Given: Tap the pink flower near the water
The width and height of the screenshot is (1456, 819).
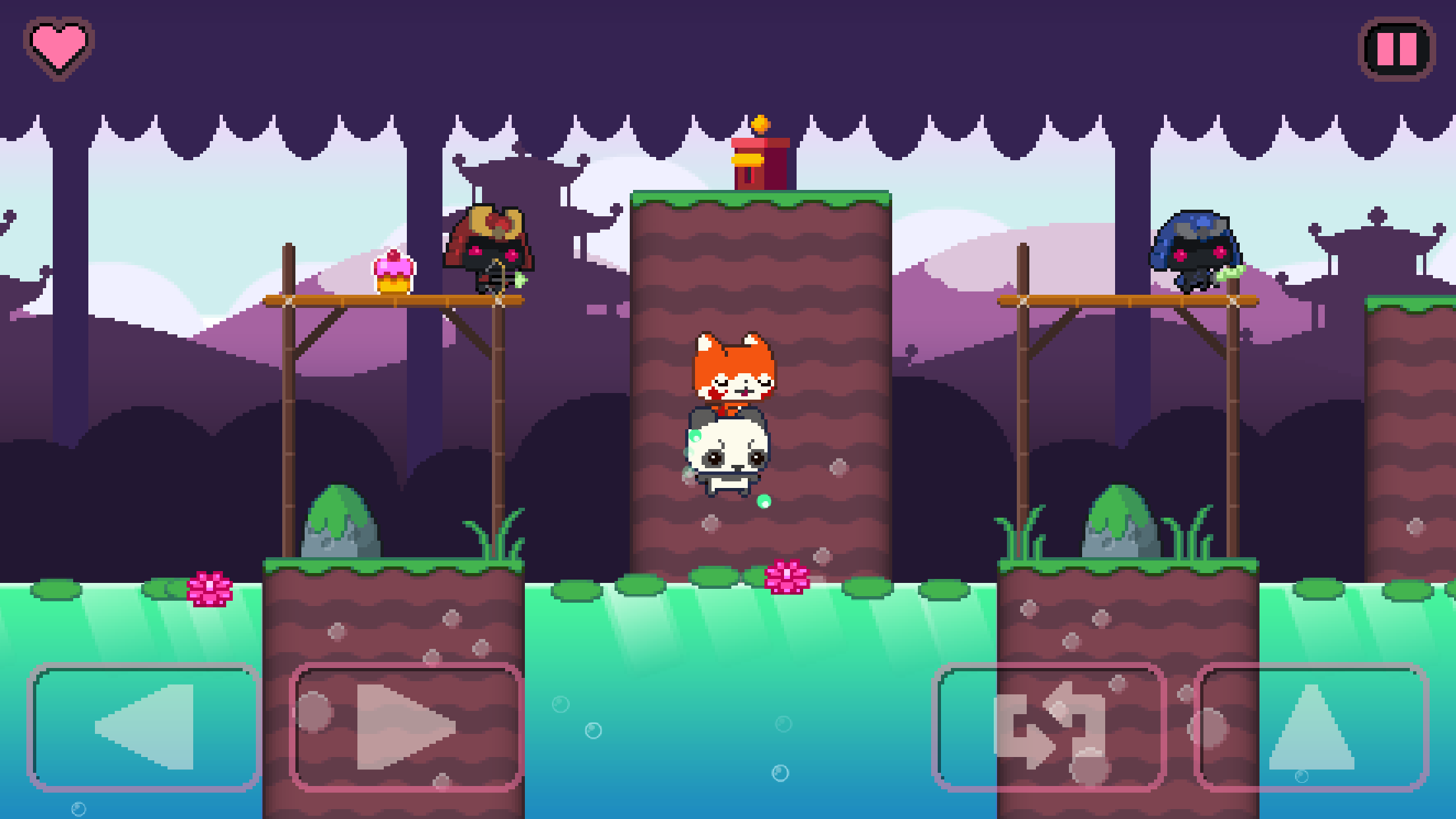Looking at the screenshot, I should [210, 587].
